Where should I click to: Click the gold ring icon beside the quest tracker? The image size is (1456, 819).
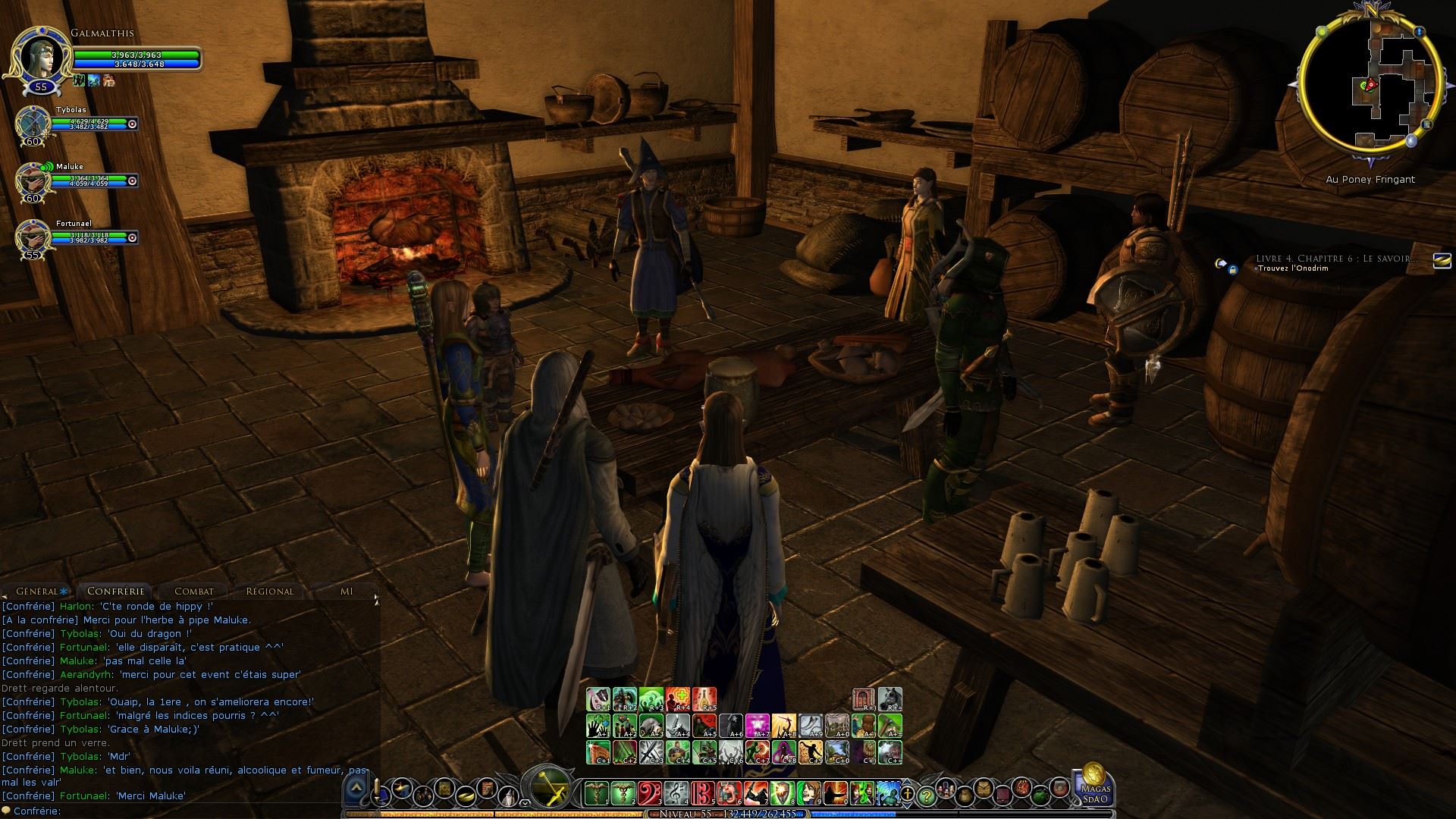click(x=1442, y=261)
